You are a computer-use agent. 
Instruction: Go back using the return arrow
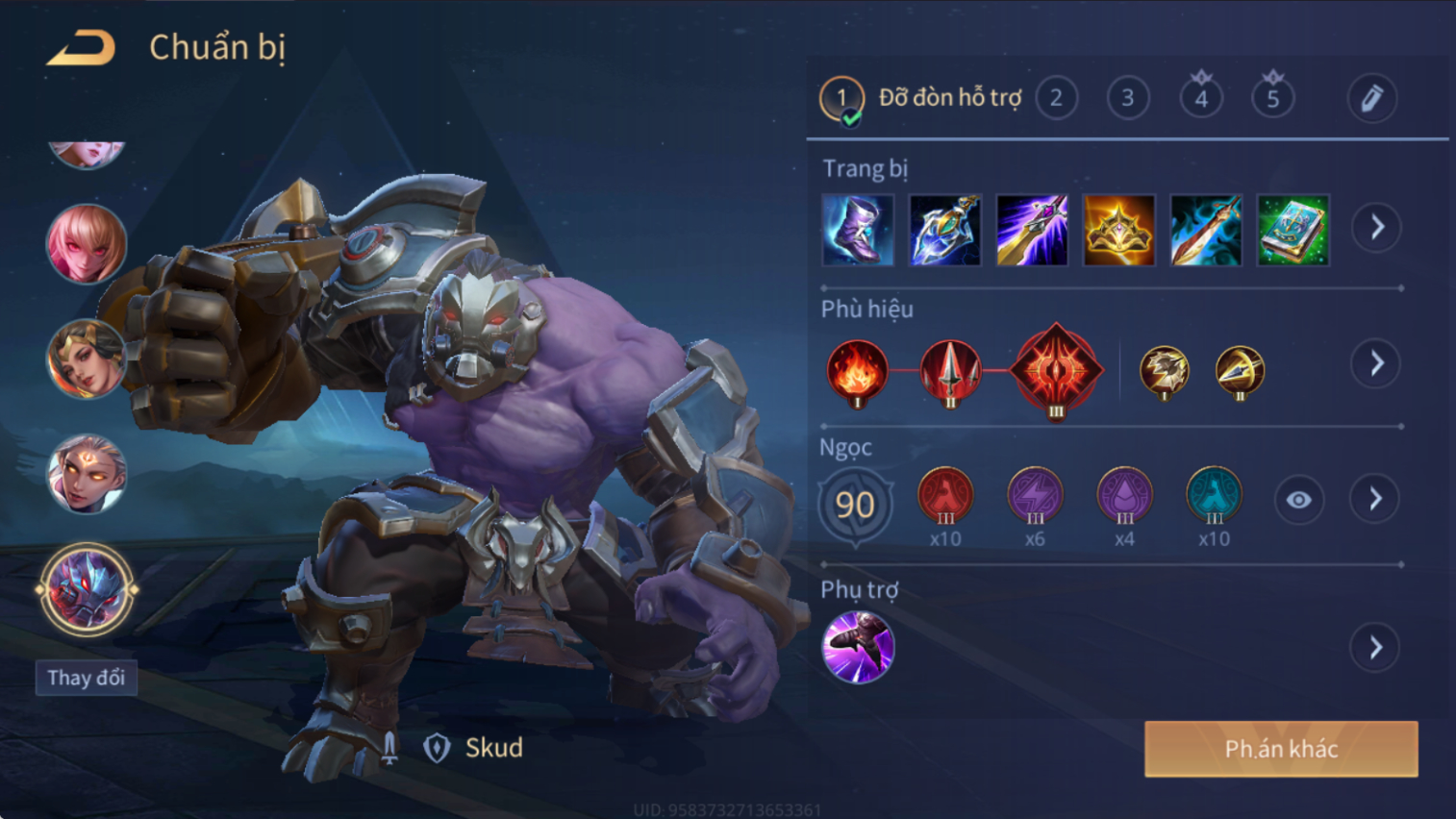coord(82,47)
